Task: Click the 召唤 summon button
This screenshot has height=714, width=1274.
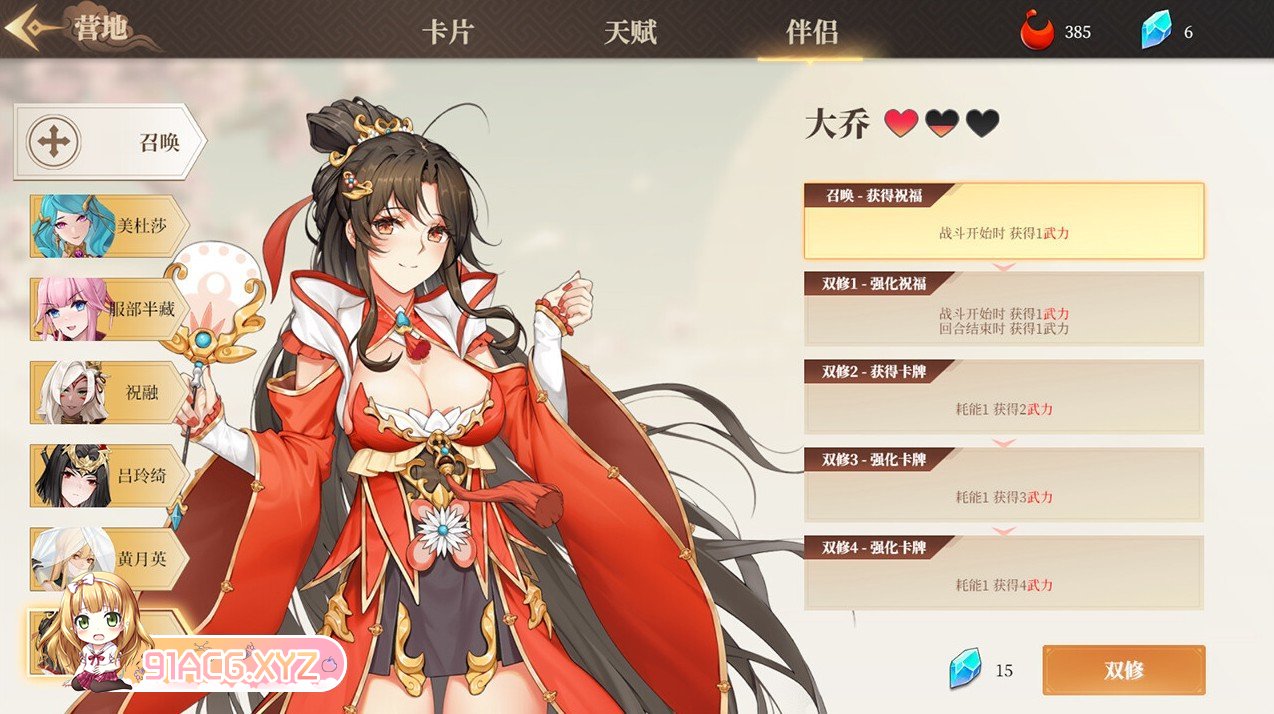Action: click(x=108, y=142)
